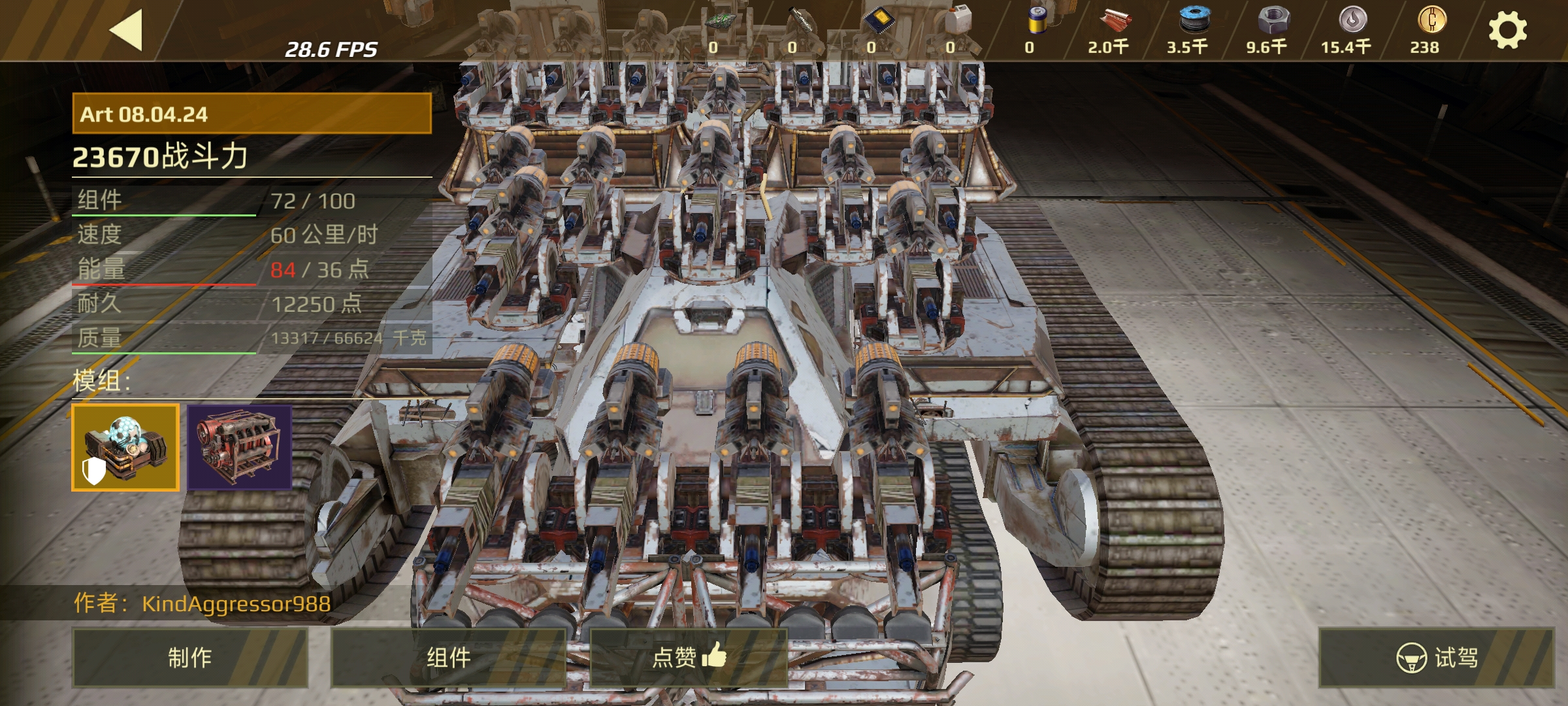Tap the blue wire resource icon
1568x706 pixels.
tap(1193, 20)
